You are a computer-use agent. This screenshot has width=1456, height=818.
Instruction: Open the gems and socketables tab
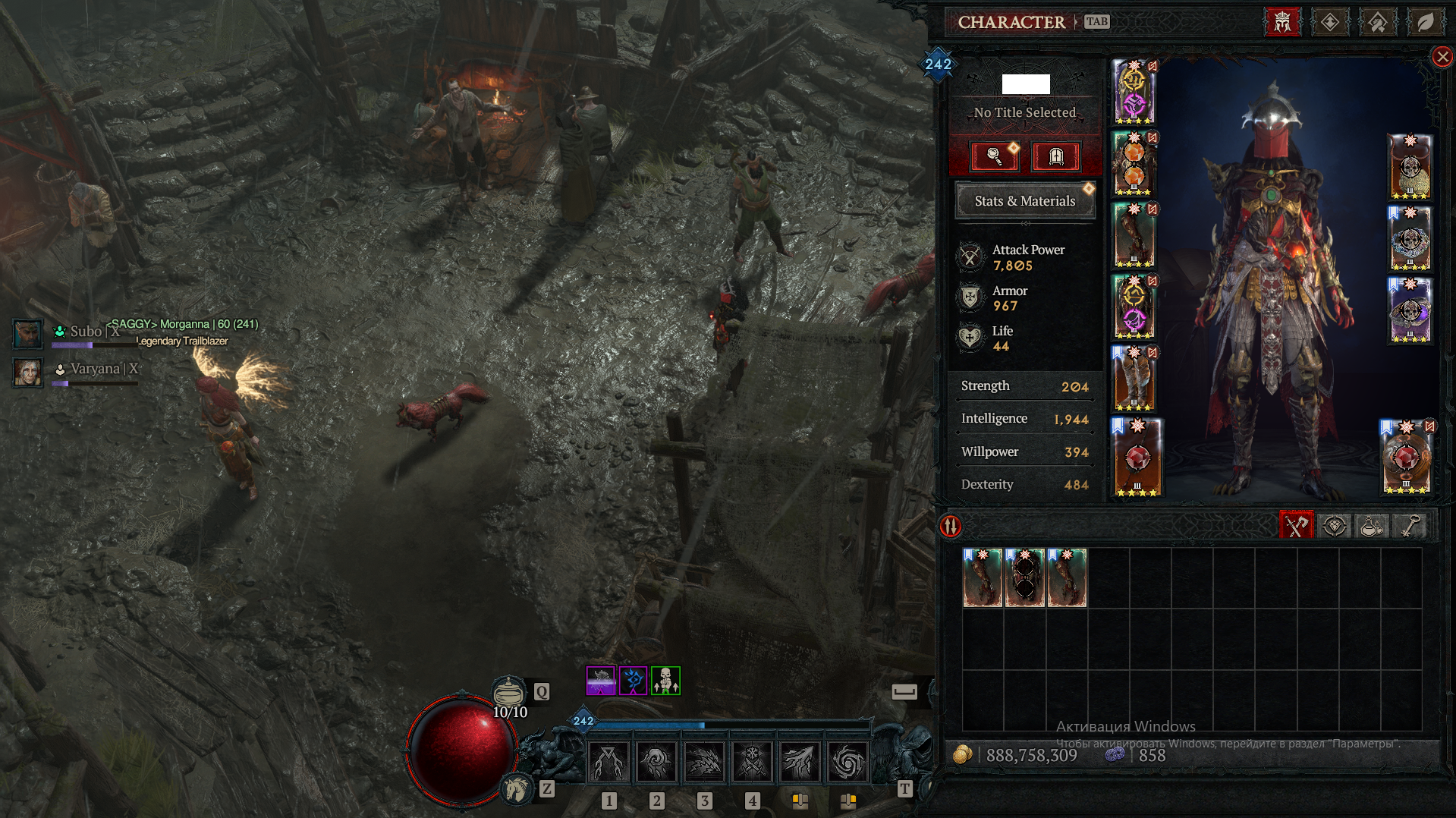pyautogui.click(x=1335, y=526)
